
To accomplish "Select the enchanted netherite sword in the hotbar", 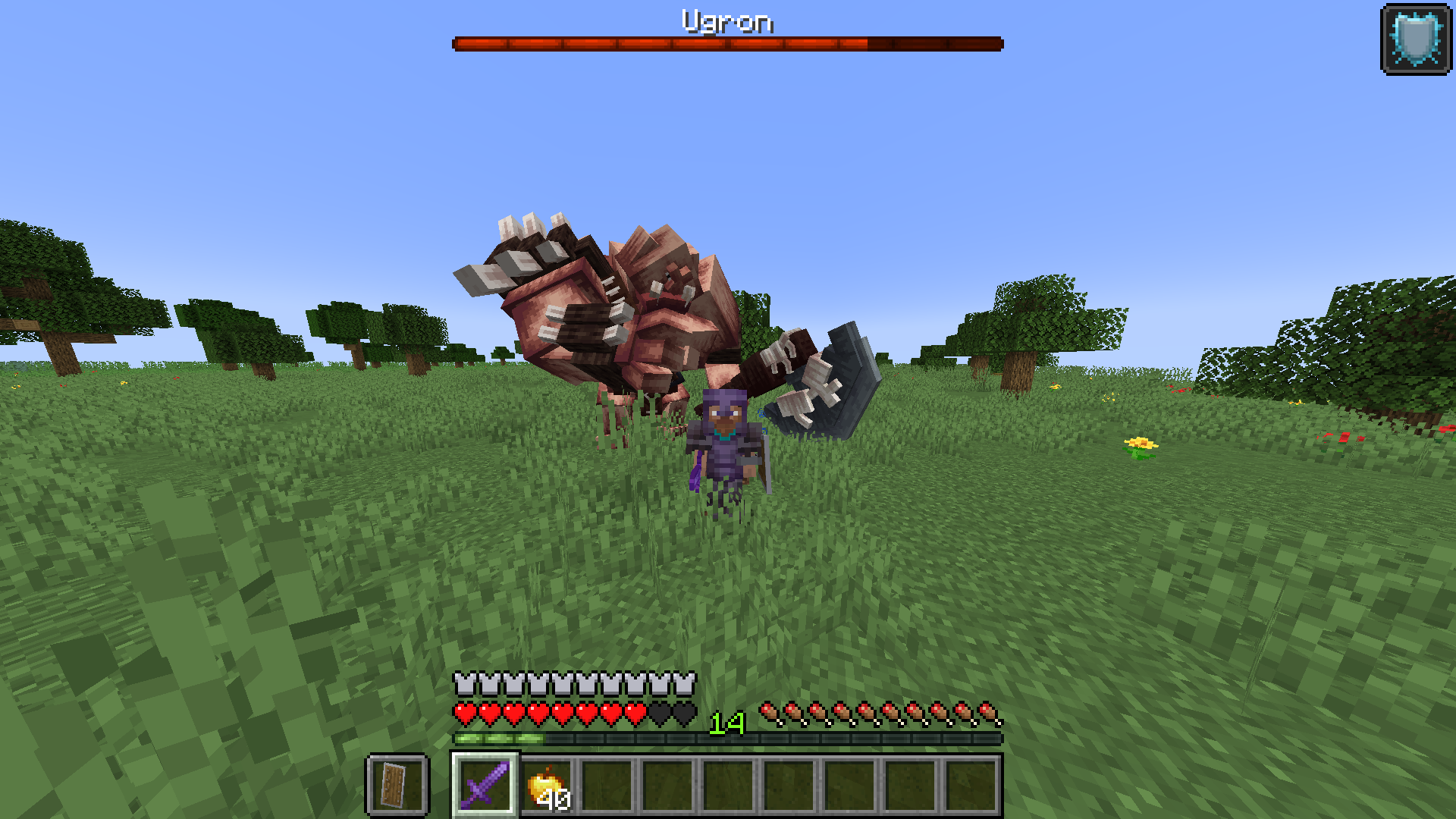I will pos(485,785).
